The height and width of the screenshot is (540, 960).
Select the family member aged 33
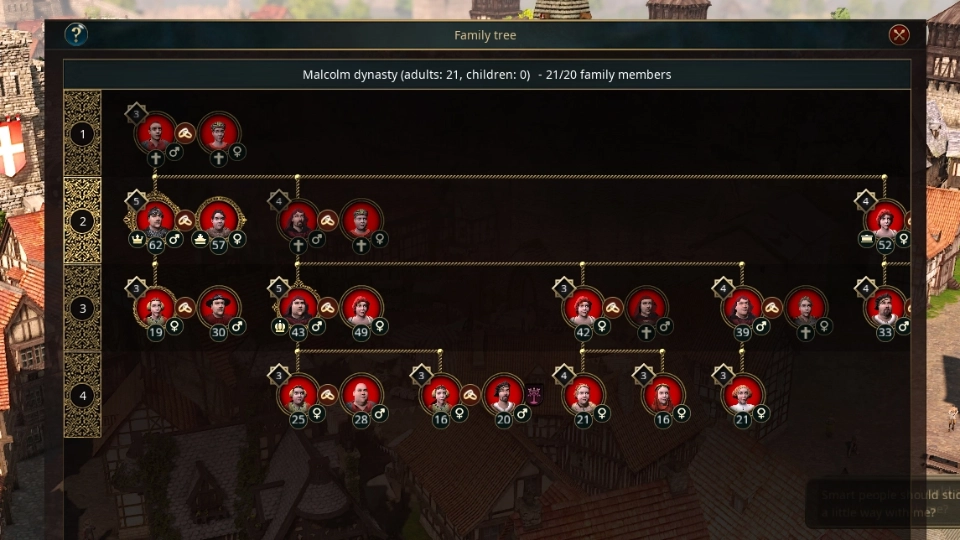[885, 307]
